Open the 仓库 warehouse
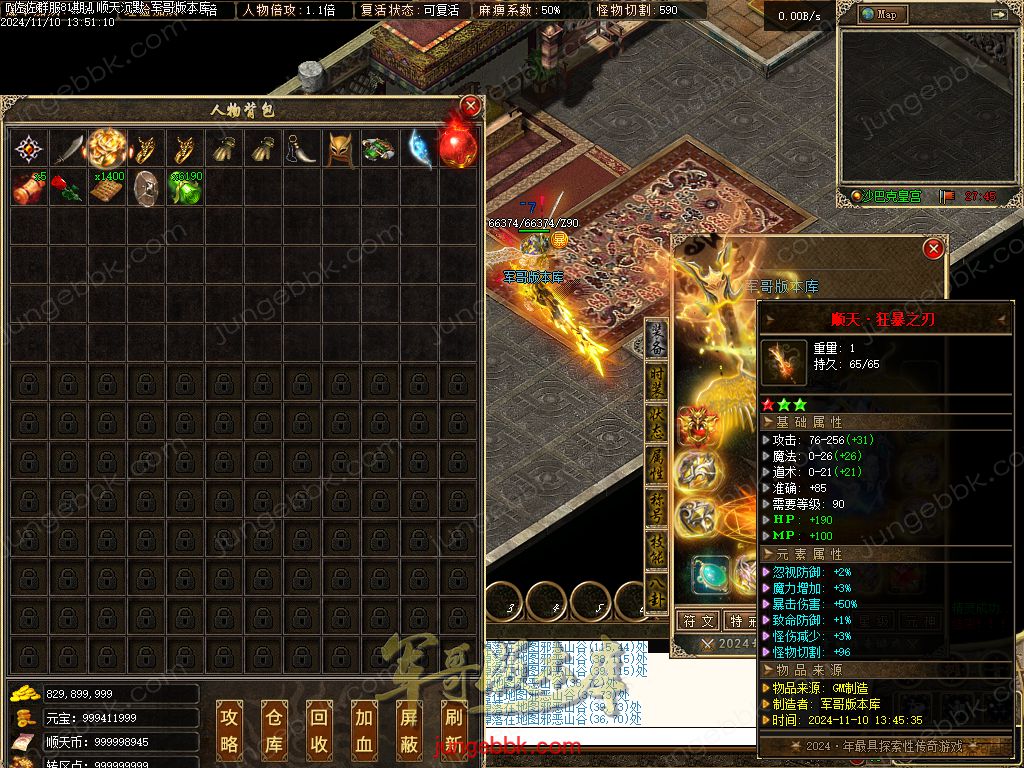The height and width of the screenshot is (768, 1024). 274,729
